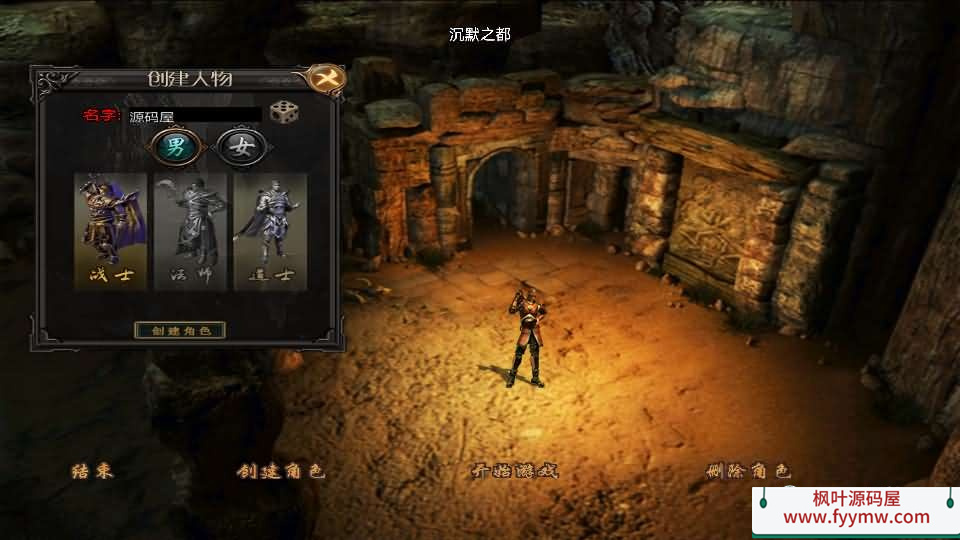Viewport: 960px width, 540px height.
Task: Choose the Taoist class 道士
Action: 270,231
